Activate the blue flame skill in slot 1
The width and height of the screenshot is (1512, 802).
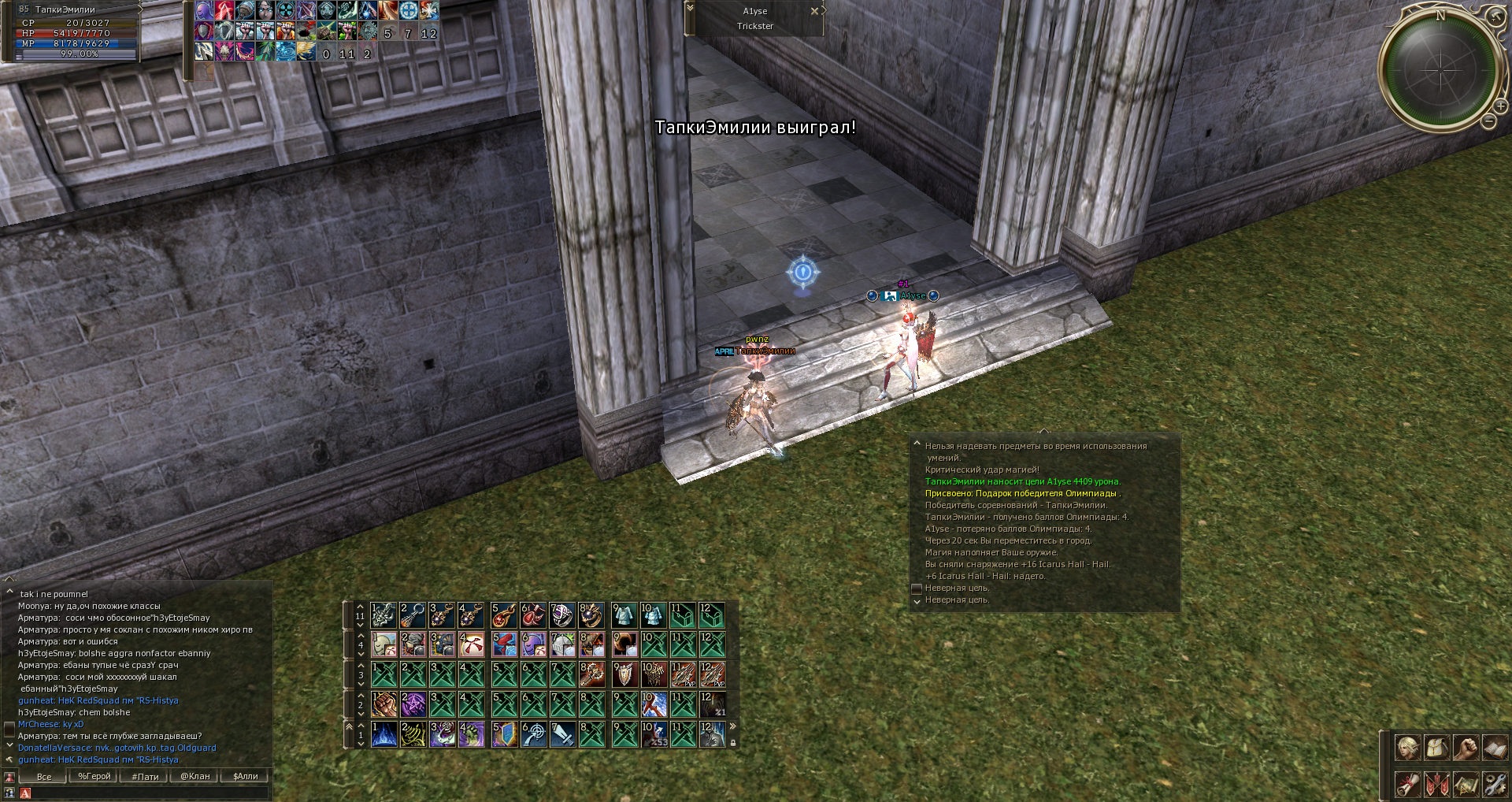384,734
